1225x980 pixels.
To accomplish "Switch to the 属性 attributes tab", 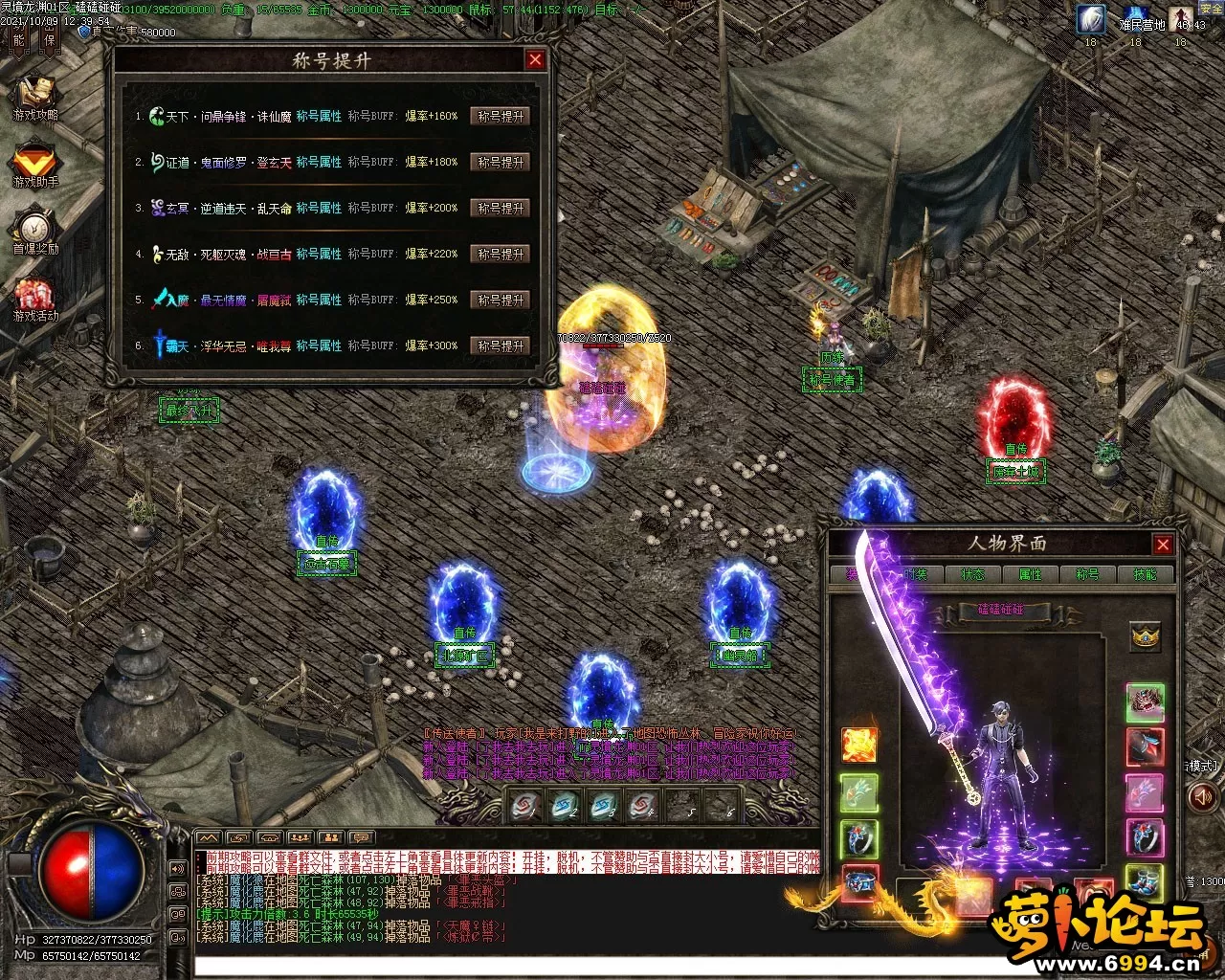I will click(1031, 574).
